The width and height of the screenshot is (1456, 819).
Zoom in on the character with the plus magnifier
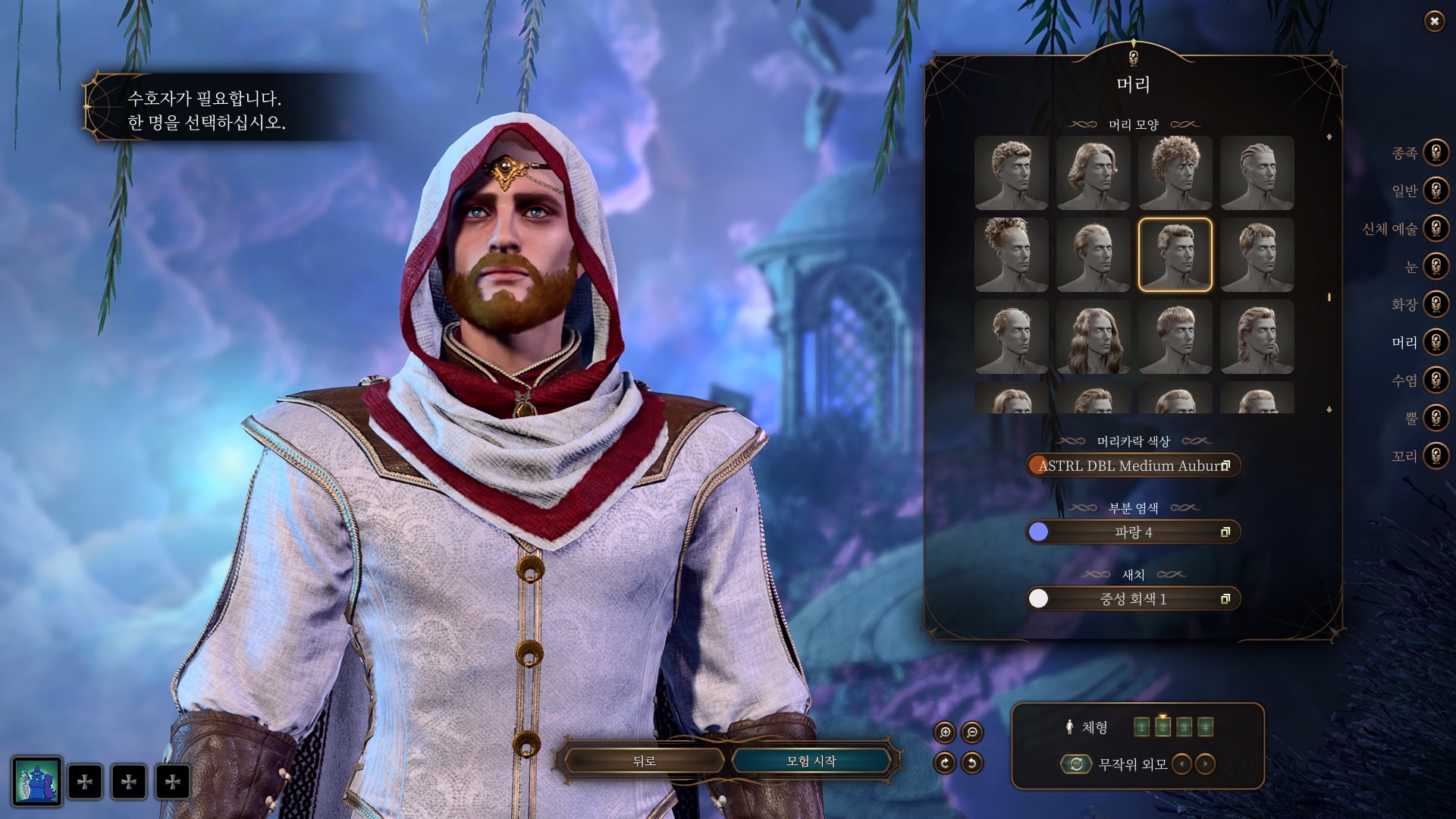click(x=945, y=732)
